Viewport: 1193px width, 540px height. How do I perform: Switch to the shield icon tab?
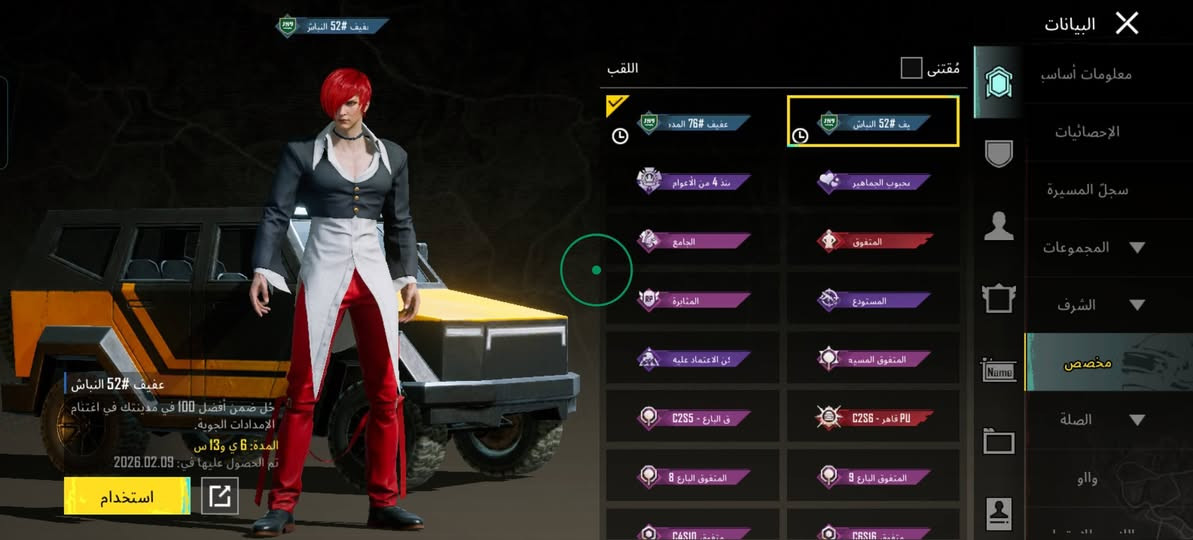(998, 153)
